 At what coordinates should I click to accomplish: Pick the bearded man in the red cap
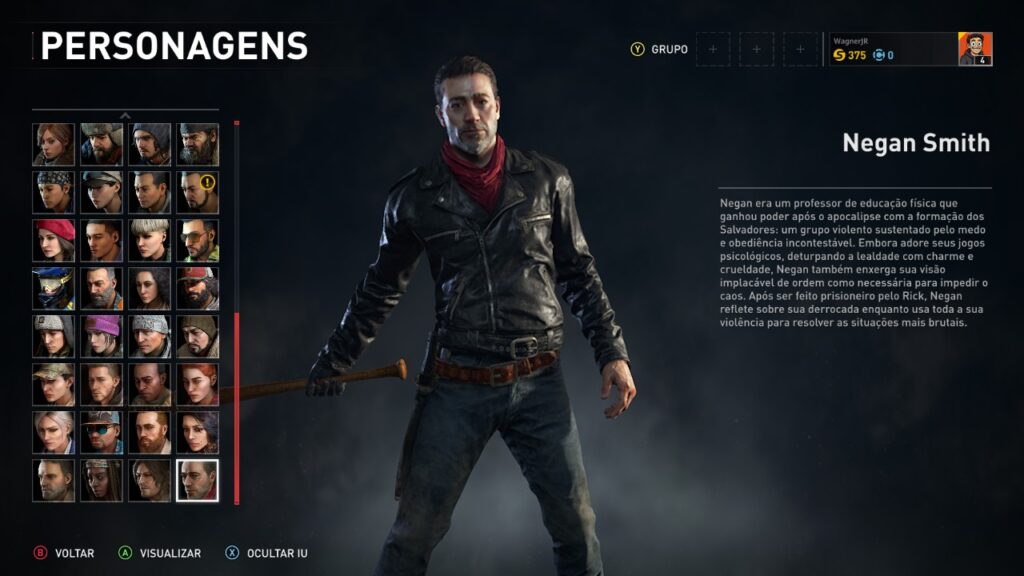click(x=197, y=288)
